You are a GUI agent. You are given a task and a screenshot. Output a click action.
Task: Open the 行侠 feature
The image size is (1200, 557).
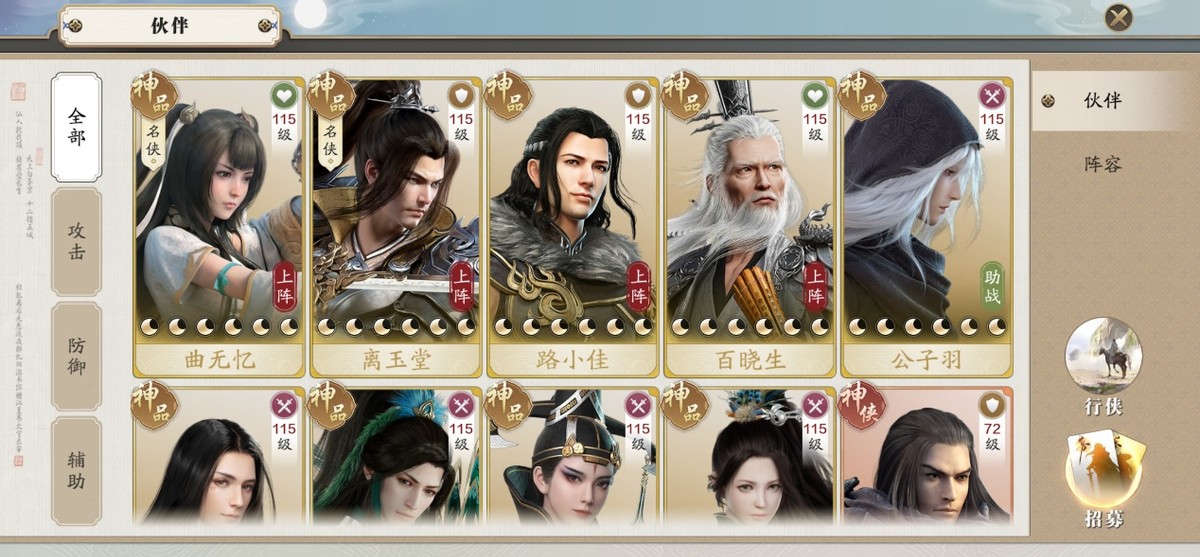coord(1103,364)
